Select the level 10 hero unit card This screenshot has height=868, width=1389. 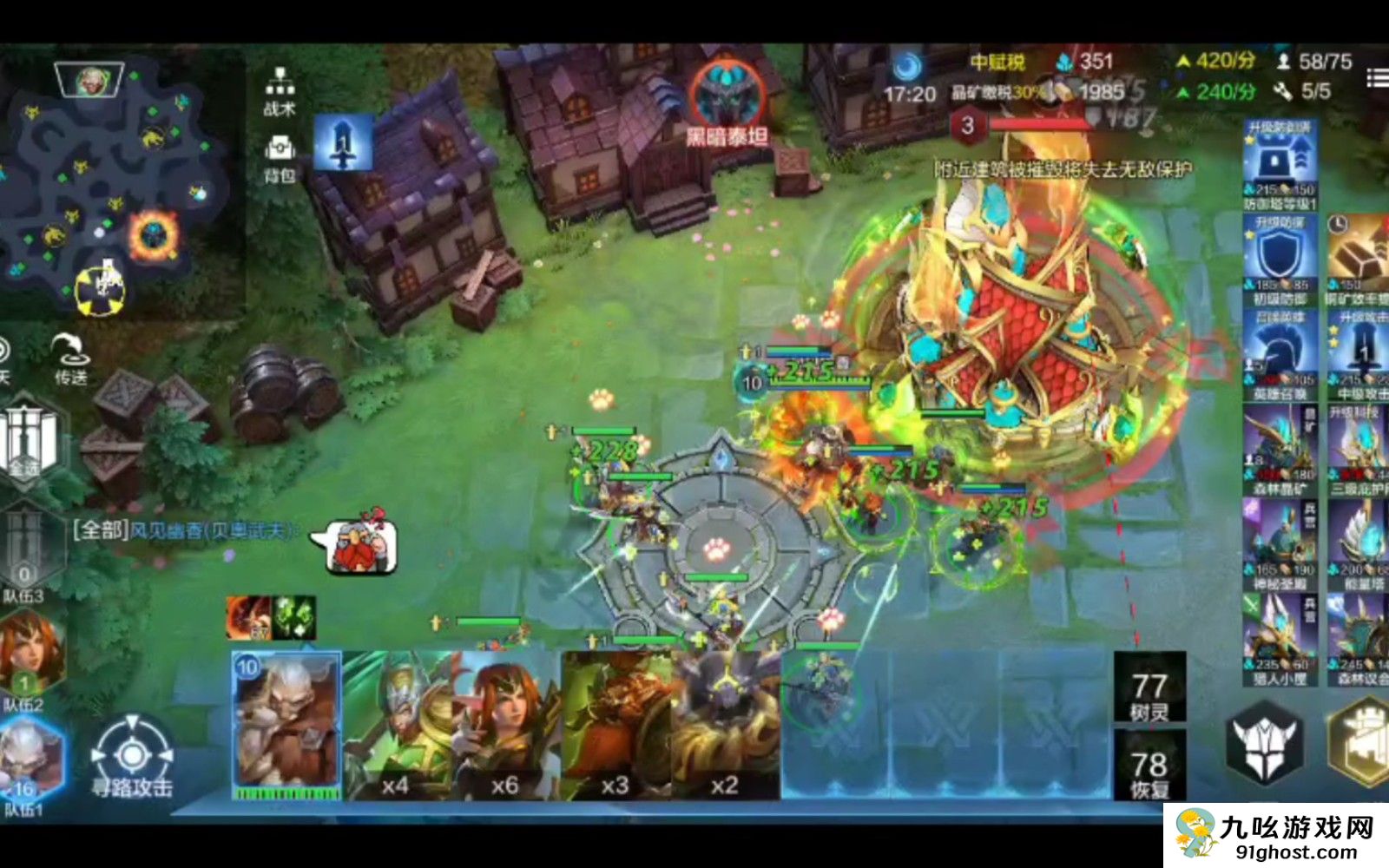click(x=286, y=725)
